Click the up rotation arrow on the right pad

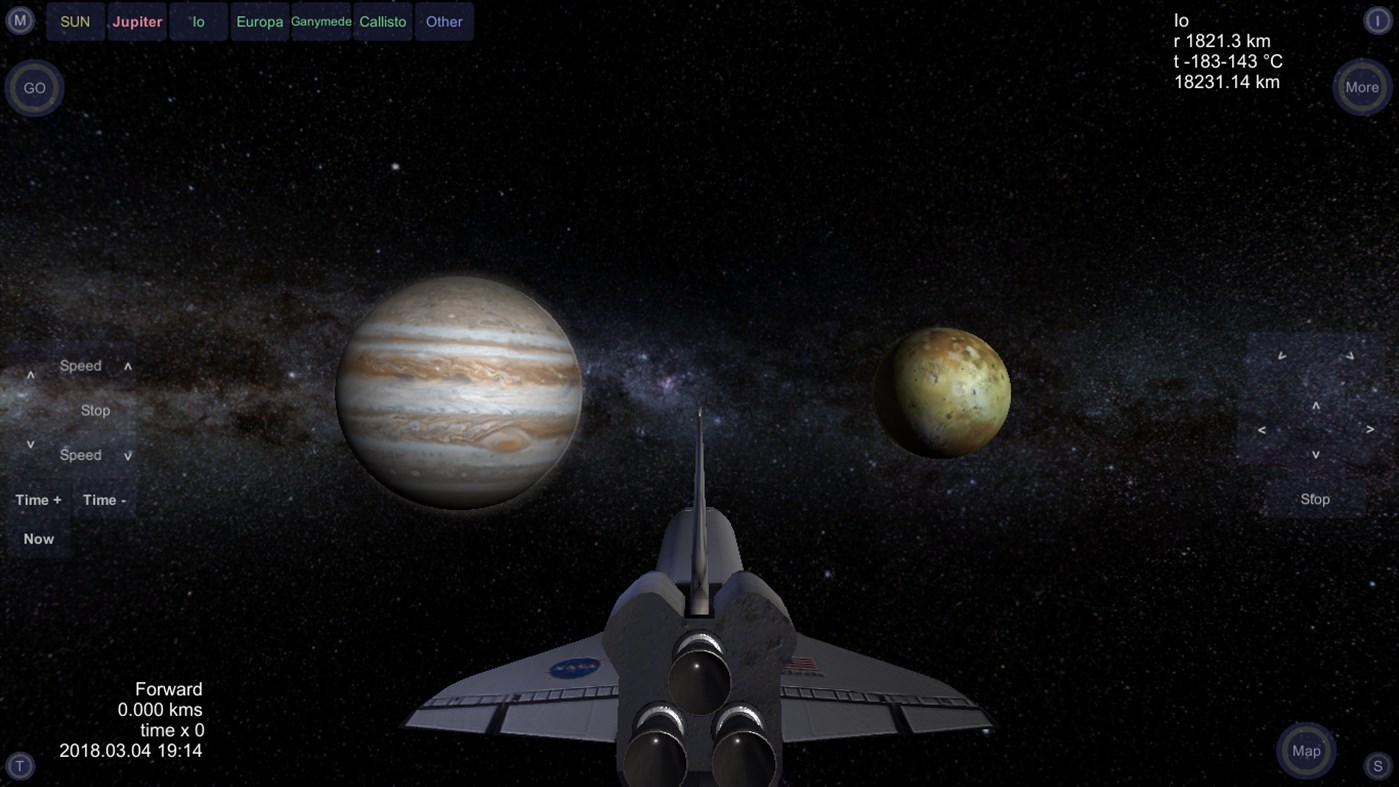(x=1315, y=408)
